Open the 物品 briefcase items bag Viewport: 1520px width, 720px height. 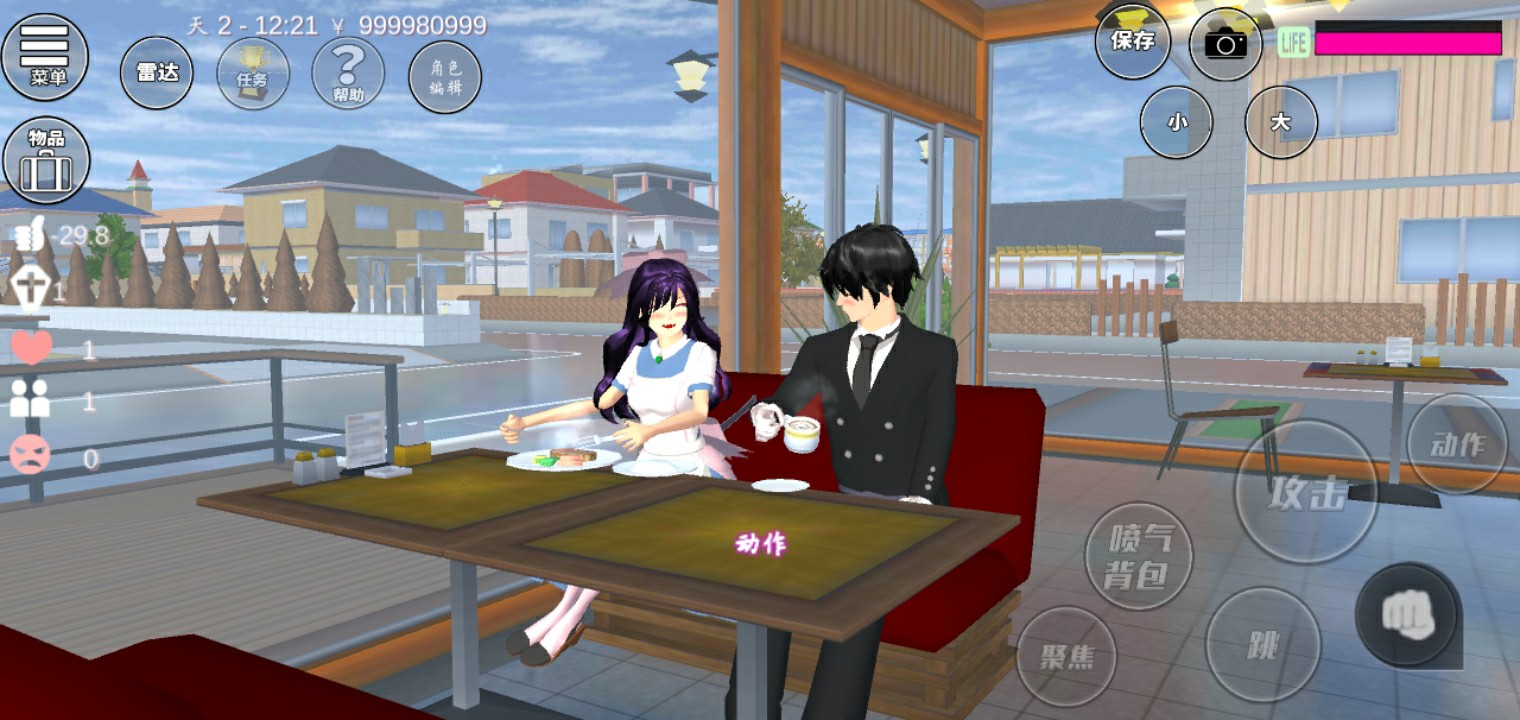(46, 160)
